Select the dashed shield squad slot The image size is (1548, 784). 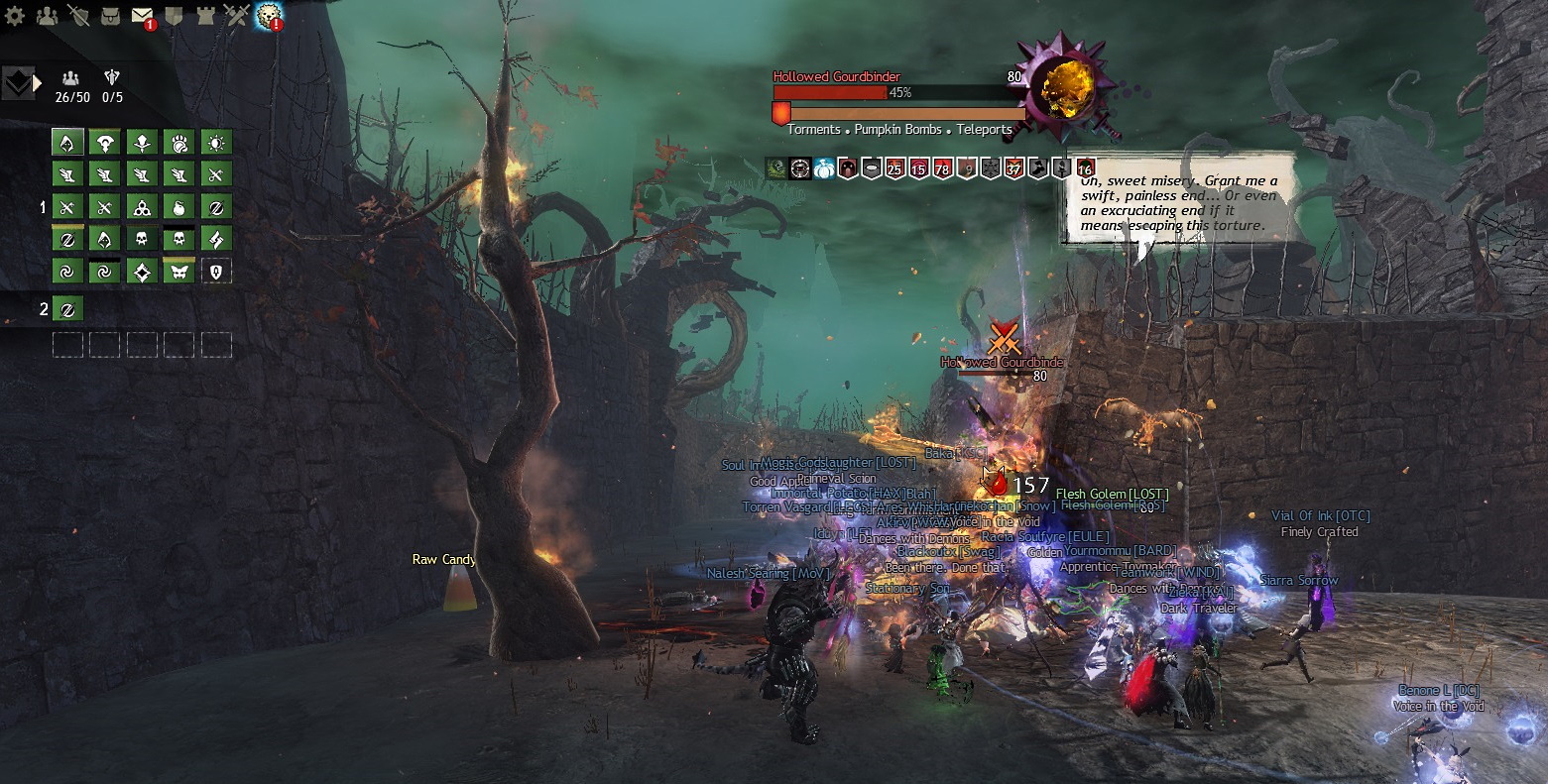click(216, 272)
